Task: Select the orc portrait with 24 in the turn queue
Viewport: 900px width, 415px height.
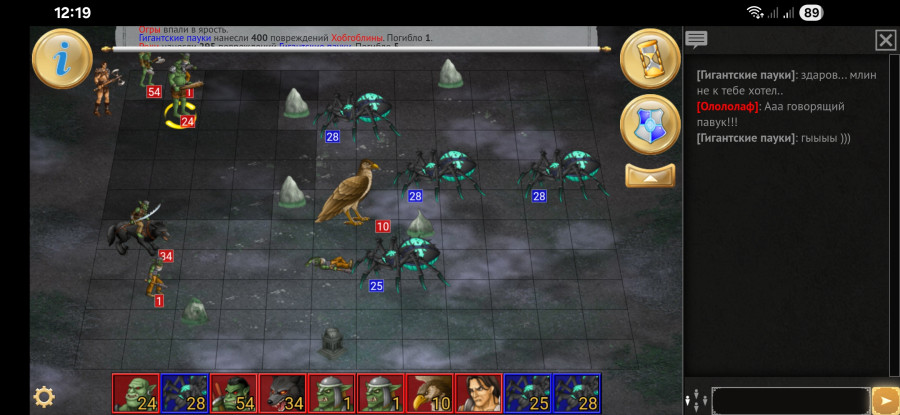Action: click(x=135, y=394)
